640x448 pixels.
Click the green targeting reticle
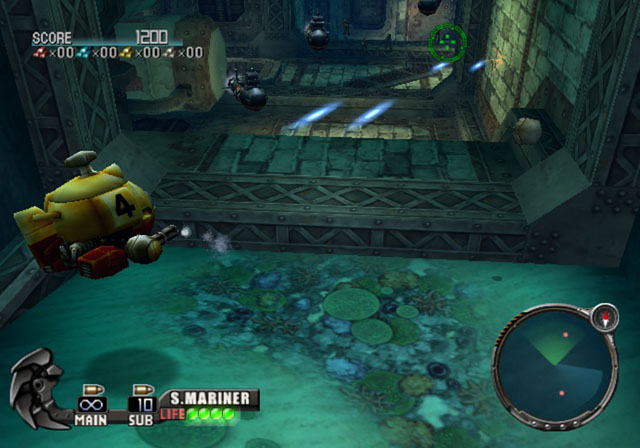447,41
